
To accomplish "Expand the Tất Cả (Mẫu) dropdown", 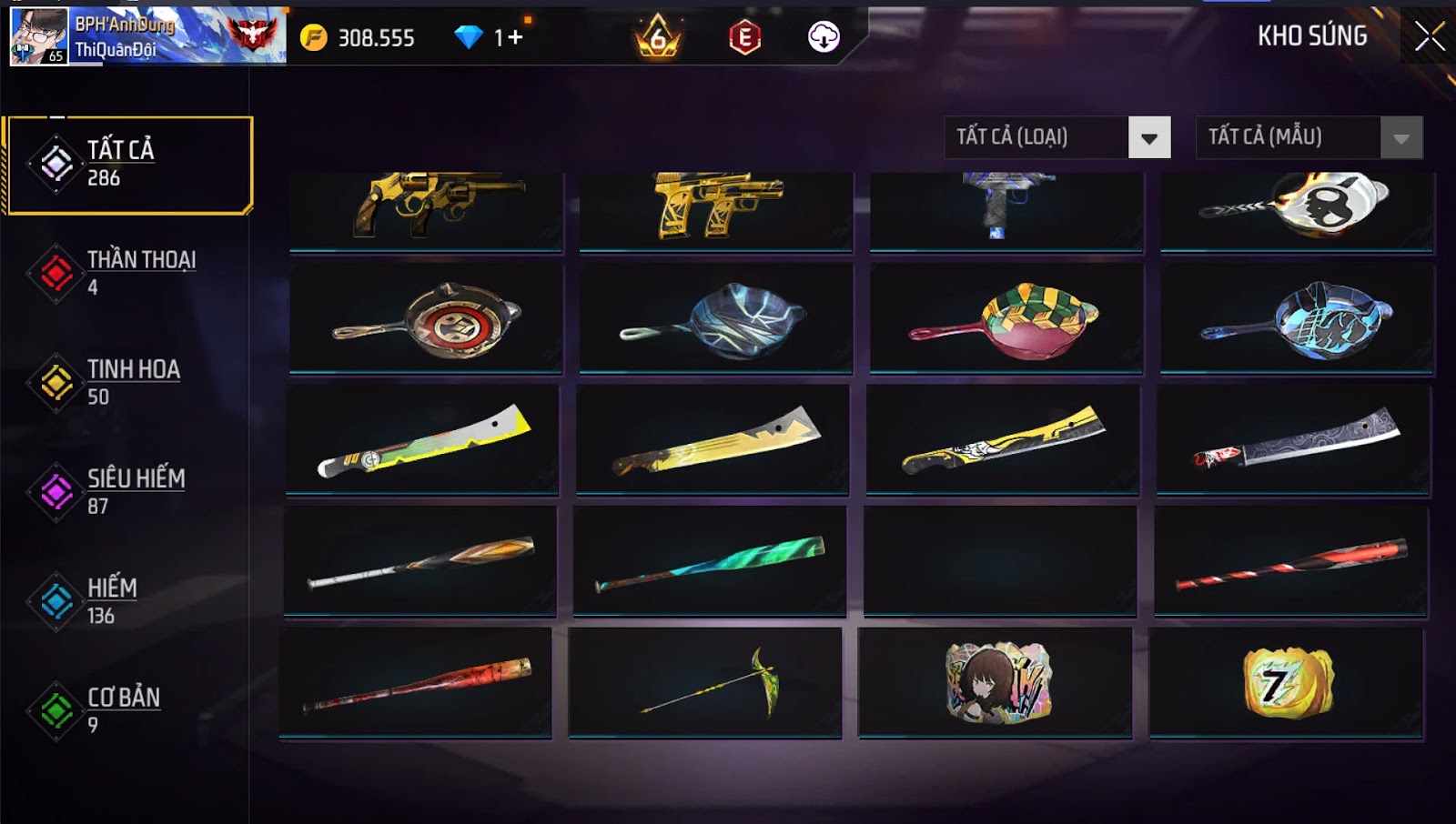I will click(1309, 137).
